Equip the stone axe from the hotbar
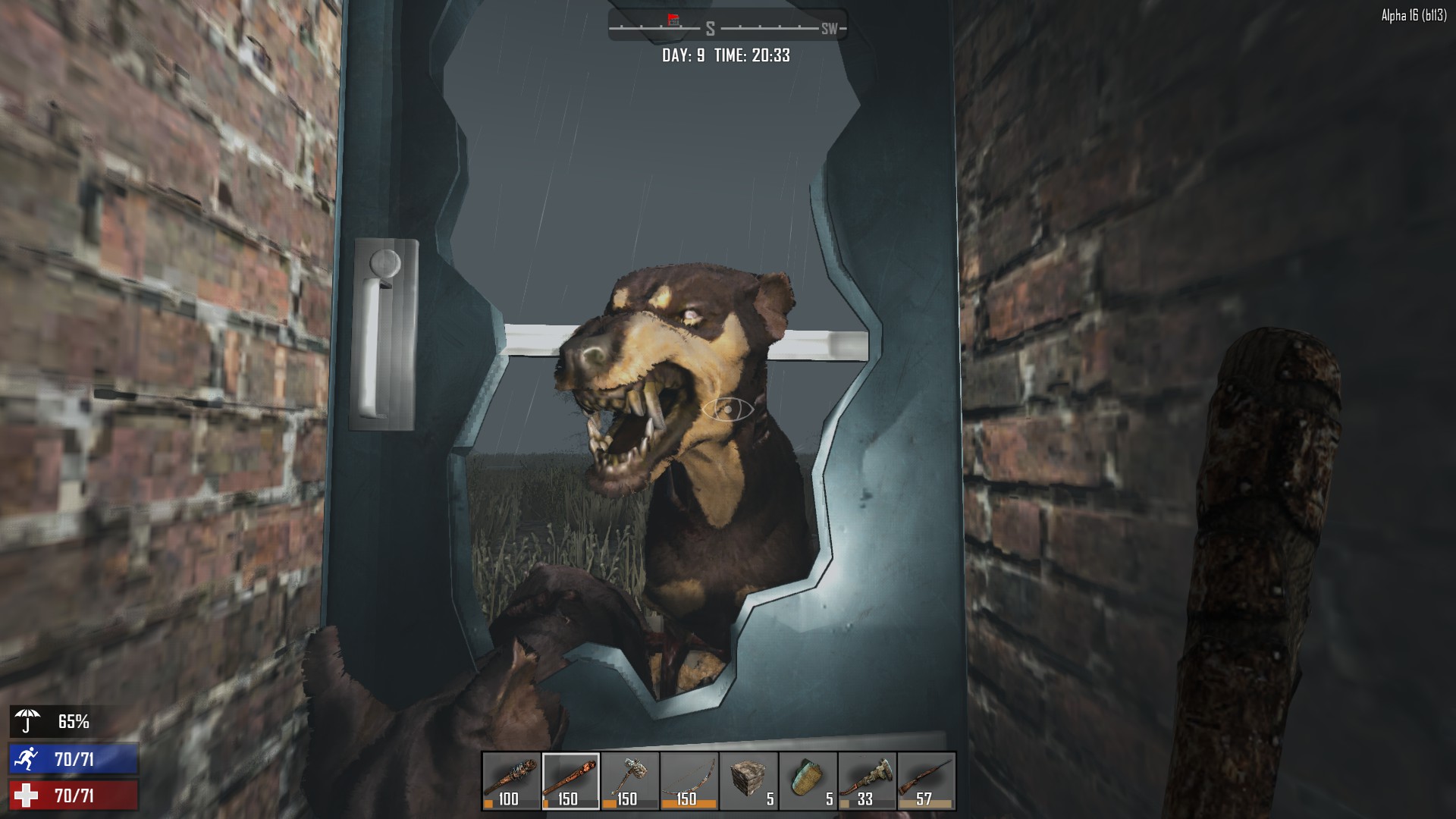This screenshot has width=1456, height=819. (629, 781)
